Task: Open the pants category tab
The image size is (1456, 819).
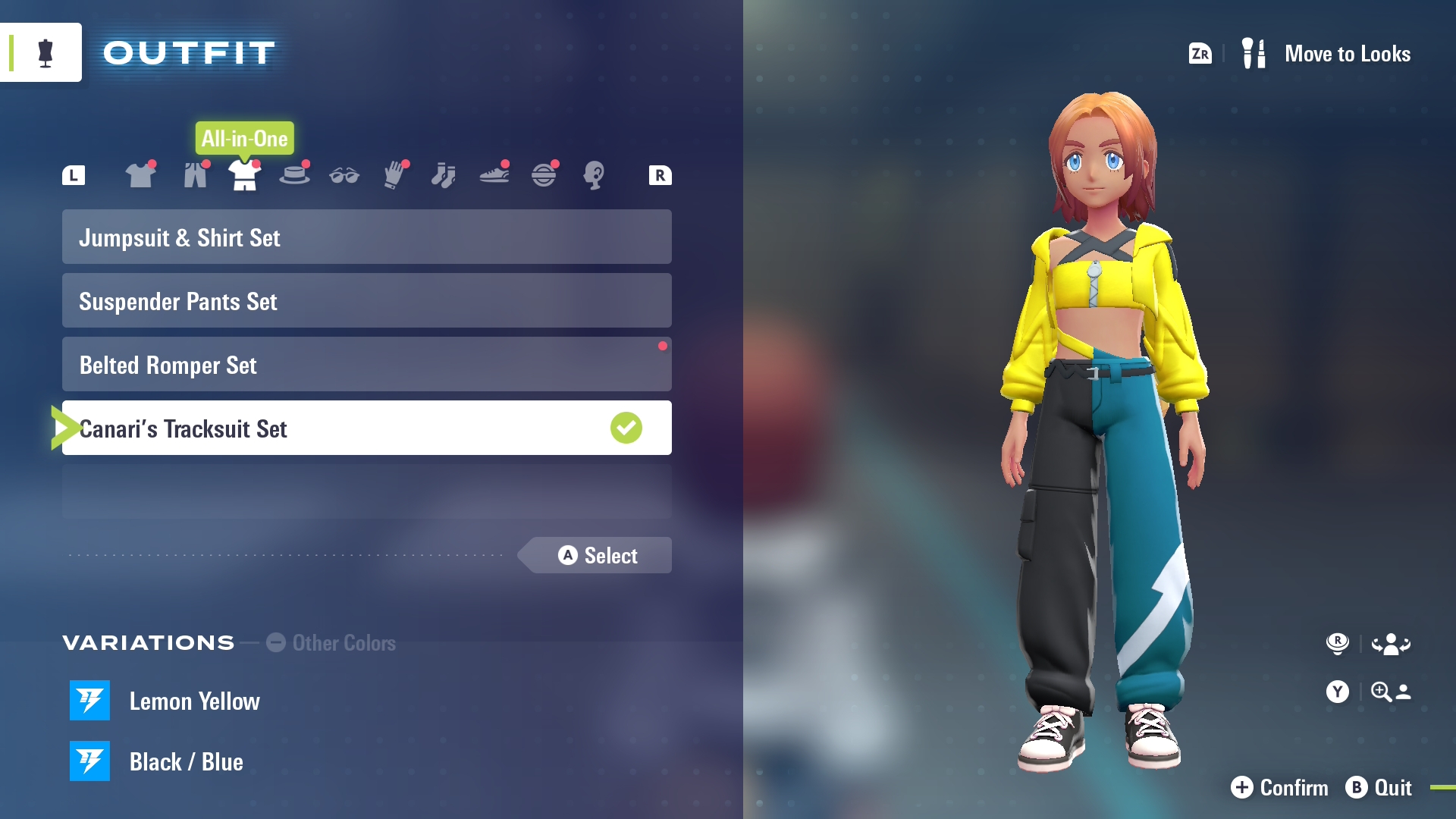Action: 195,176
